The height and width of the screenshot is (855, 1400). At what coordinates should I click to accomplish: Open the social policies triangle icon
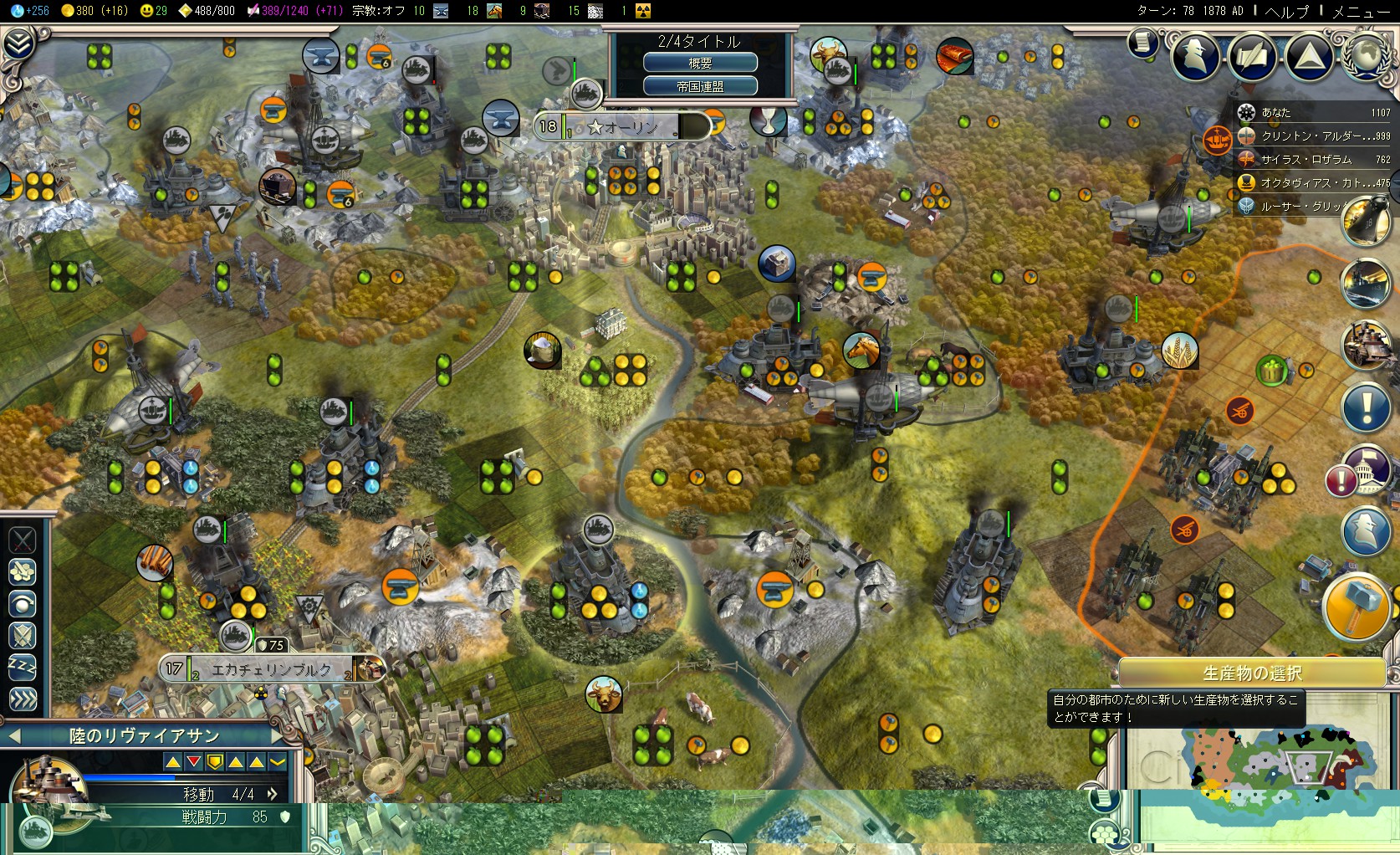pos(1309,57)
